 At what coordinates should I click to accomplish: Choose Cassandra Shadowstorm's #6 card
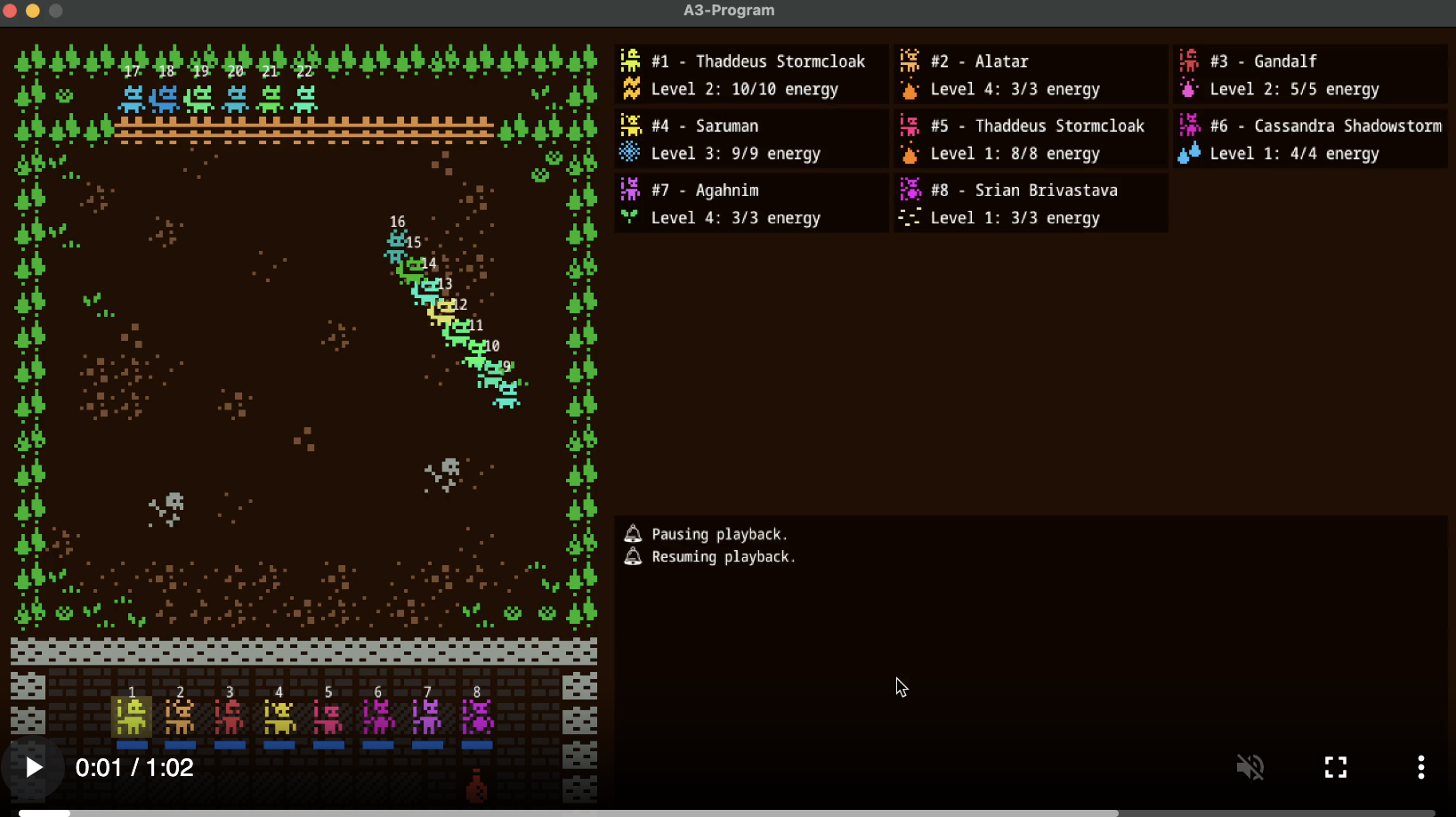click(x=1310, y=140)
